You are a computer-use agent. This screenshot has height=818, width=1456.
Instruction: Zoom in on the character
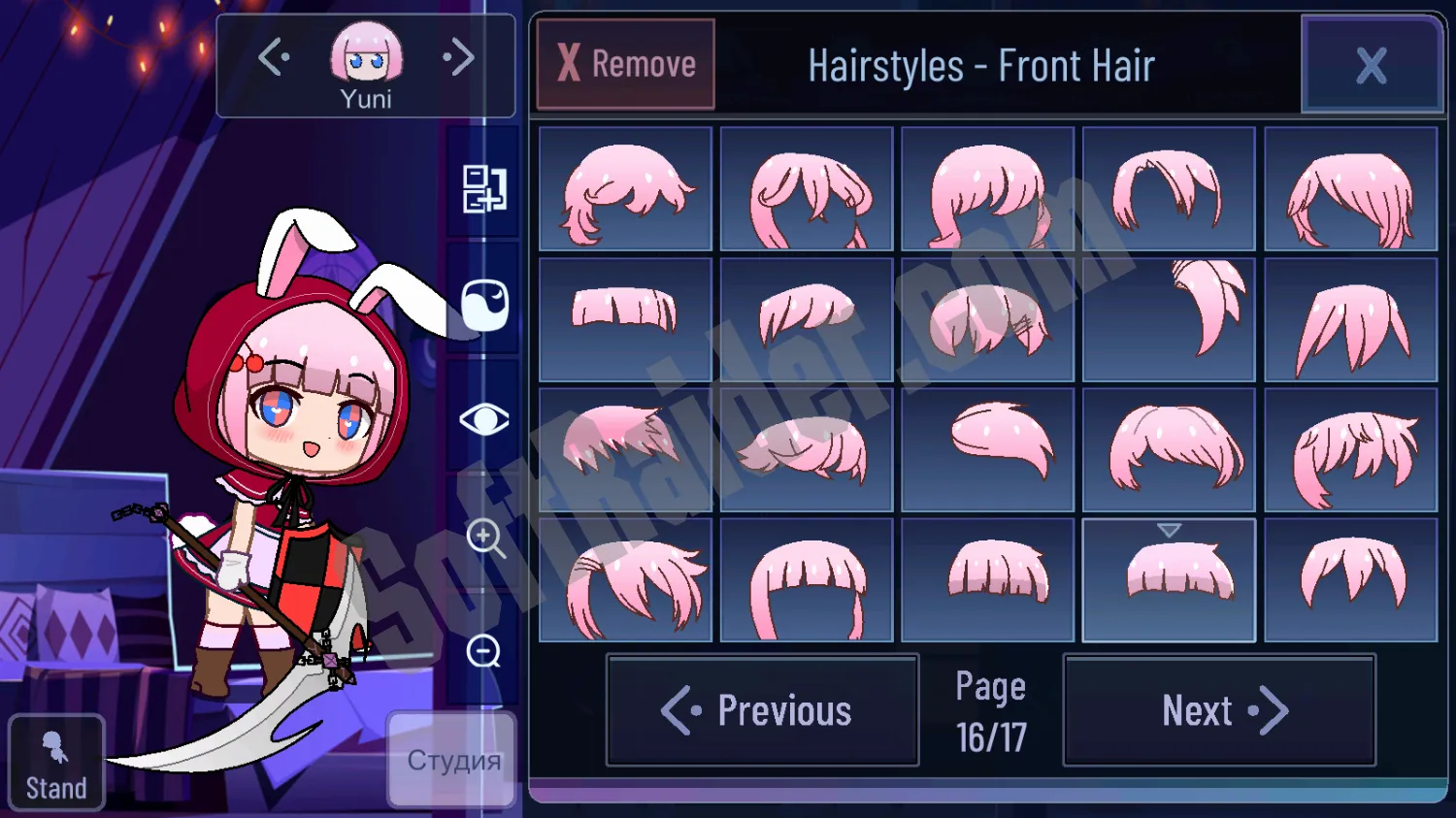[484, 537]
